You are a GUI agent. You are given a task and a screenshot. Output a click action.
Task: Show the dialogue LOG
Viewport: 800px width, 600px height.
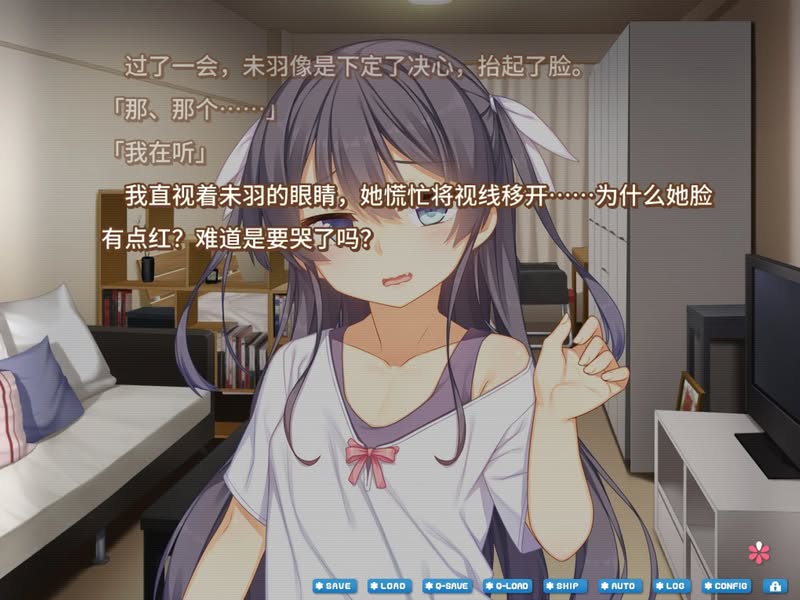click(x=672, y=585)
